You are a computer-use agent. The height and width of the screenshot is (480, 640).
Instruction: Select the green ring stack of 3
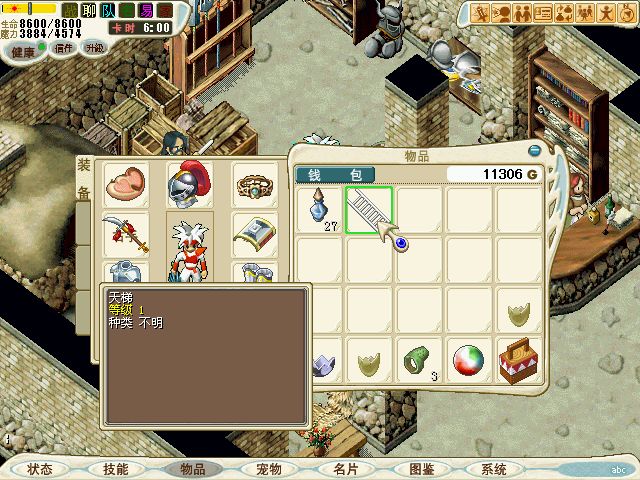click(x=419, y=359)
